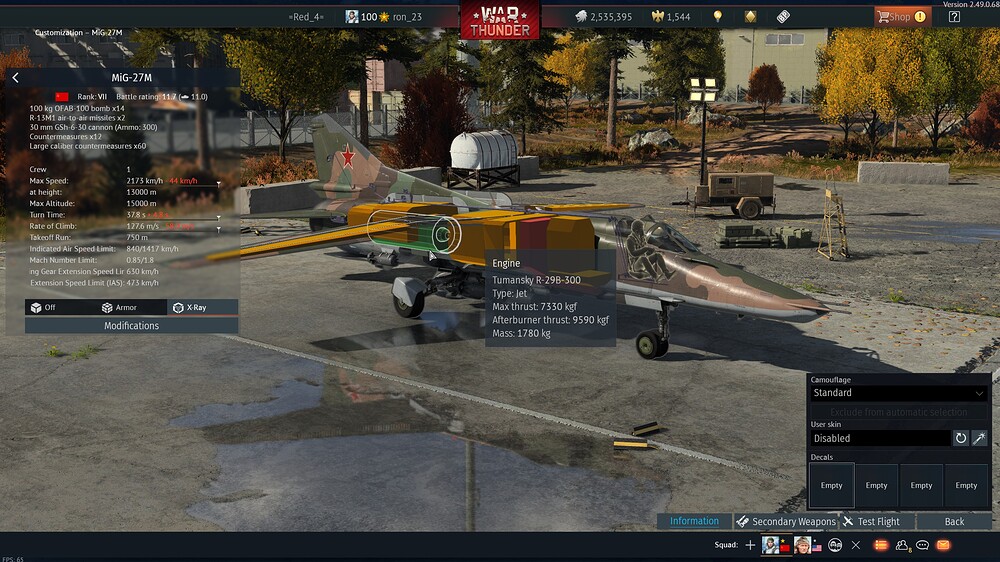Turn the viewer mode Off
This screenshot has height=562, width=1000.
point(43,307)
